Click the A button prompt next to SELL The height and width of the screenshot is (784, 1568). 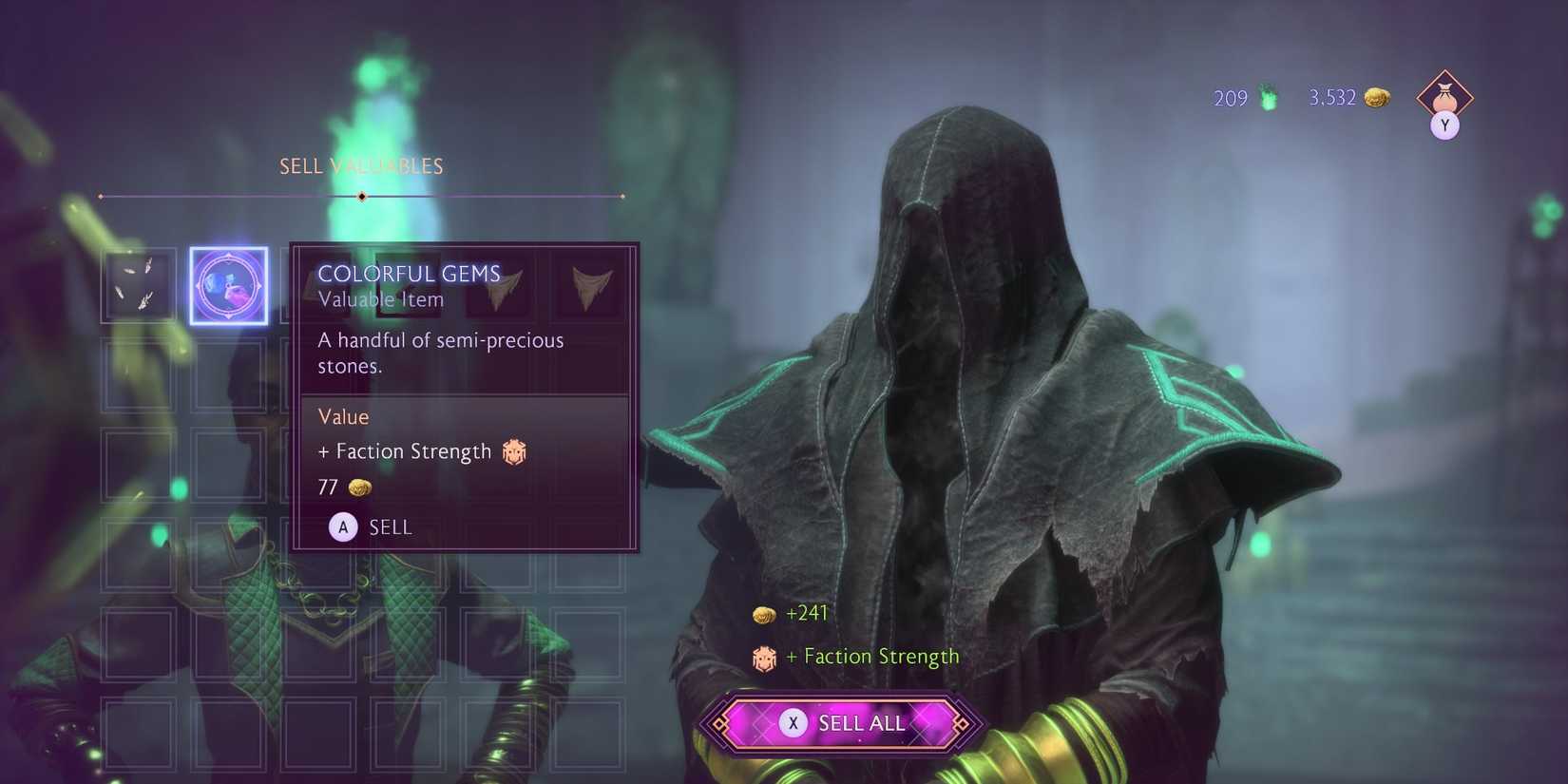pos(343,526)
